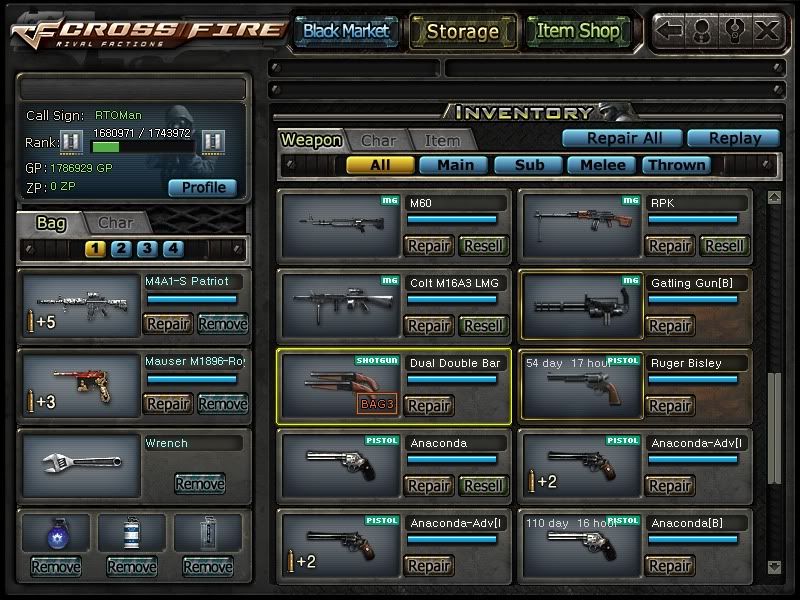Screen dimensions: 800x600
Task: Filter by Thrown weapons
Action: pos(676,165)
